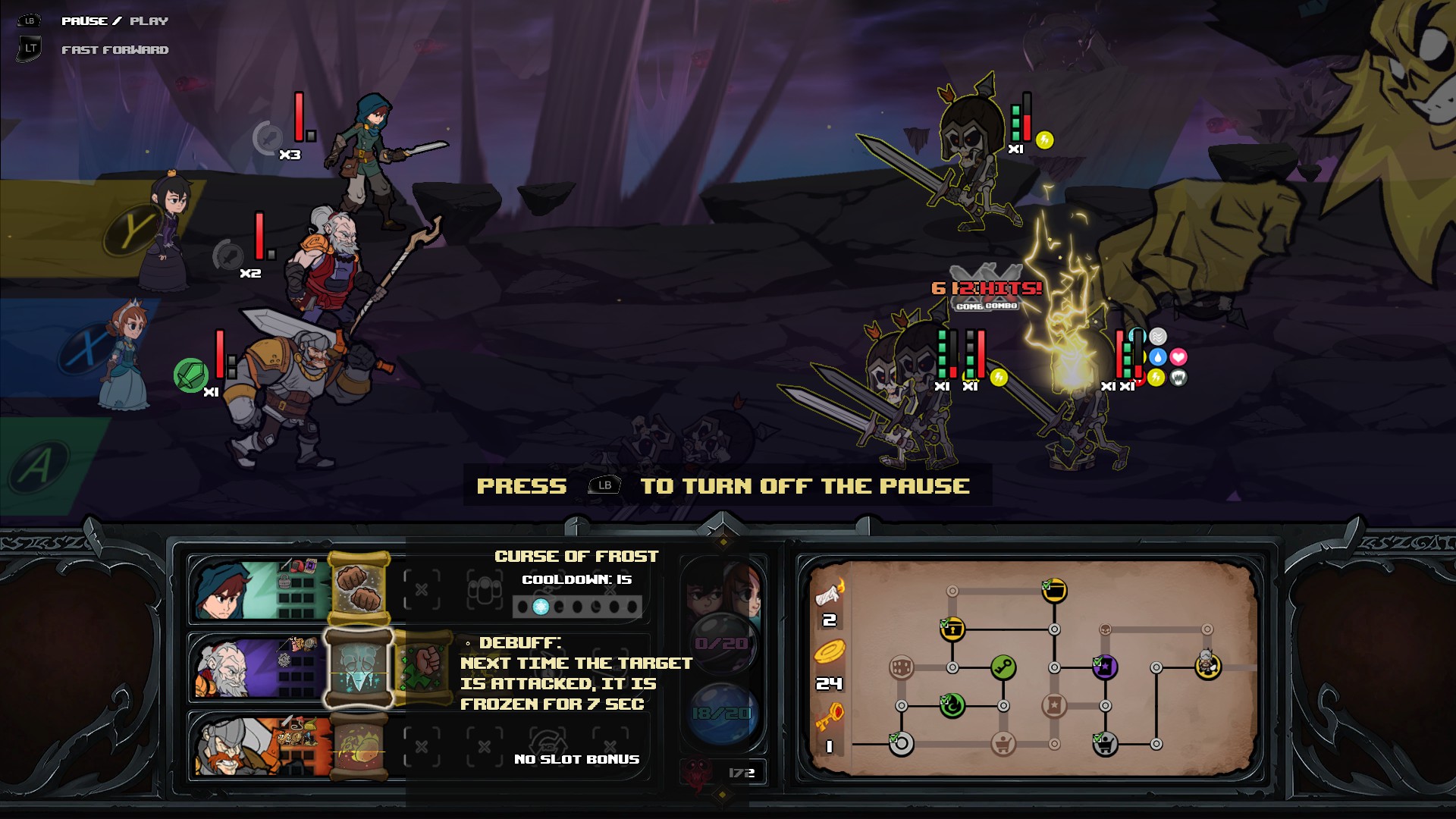Activate the twin fists skill scroll
Image resolution: width=1456 pixels, height=819 pixels.
[x=359, y=590]
